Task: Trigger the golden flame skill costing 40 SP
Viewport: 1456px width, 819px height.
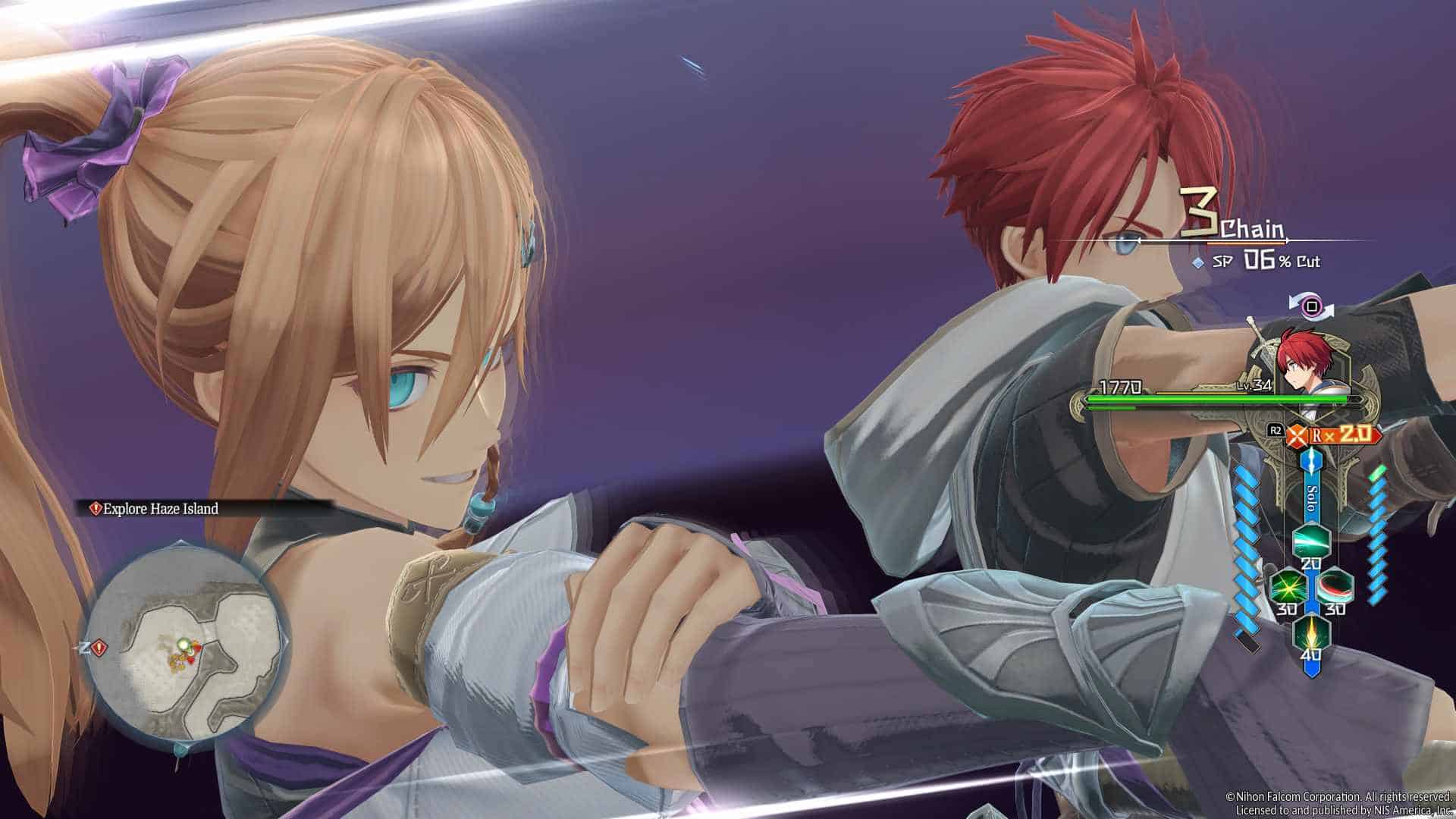Action: click(x=1312, y=634)
